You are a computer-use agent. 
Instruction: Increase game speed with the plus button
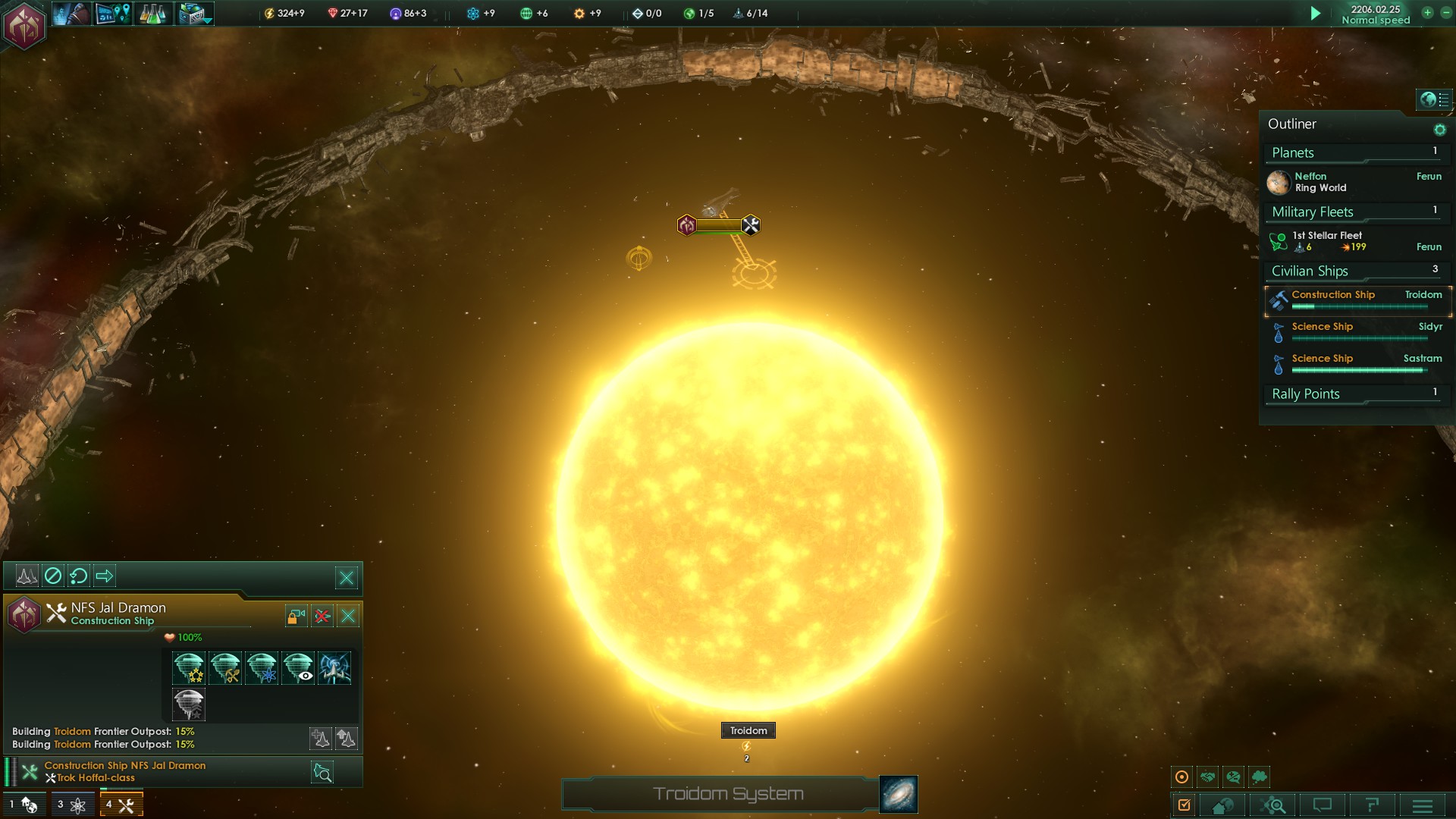point(1427,13)
